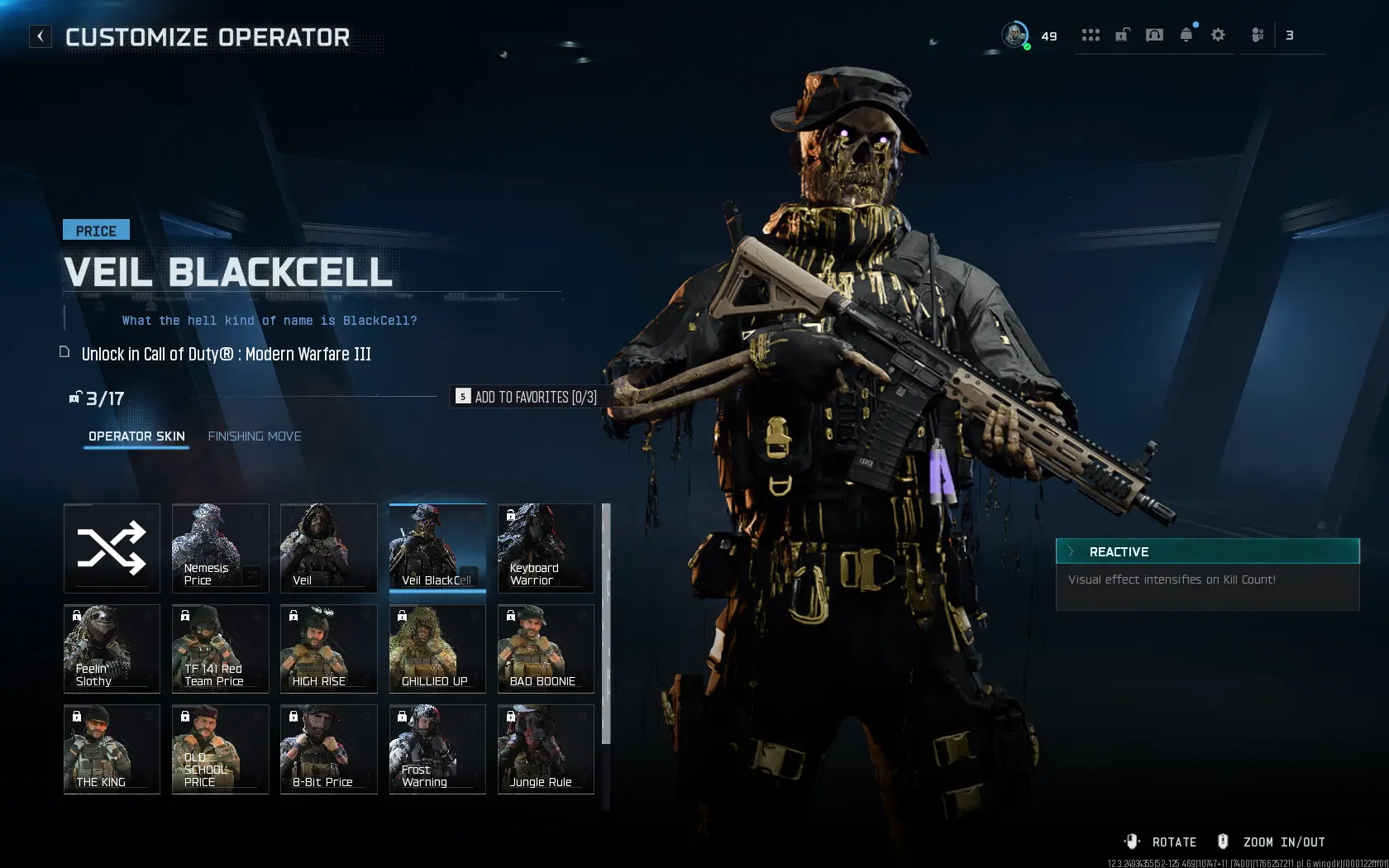The image size is (1389, 868).
Task: Select the random shuffle skin tile
Action: 111,548
